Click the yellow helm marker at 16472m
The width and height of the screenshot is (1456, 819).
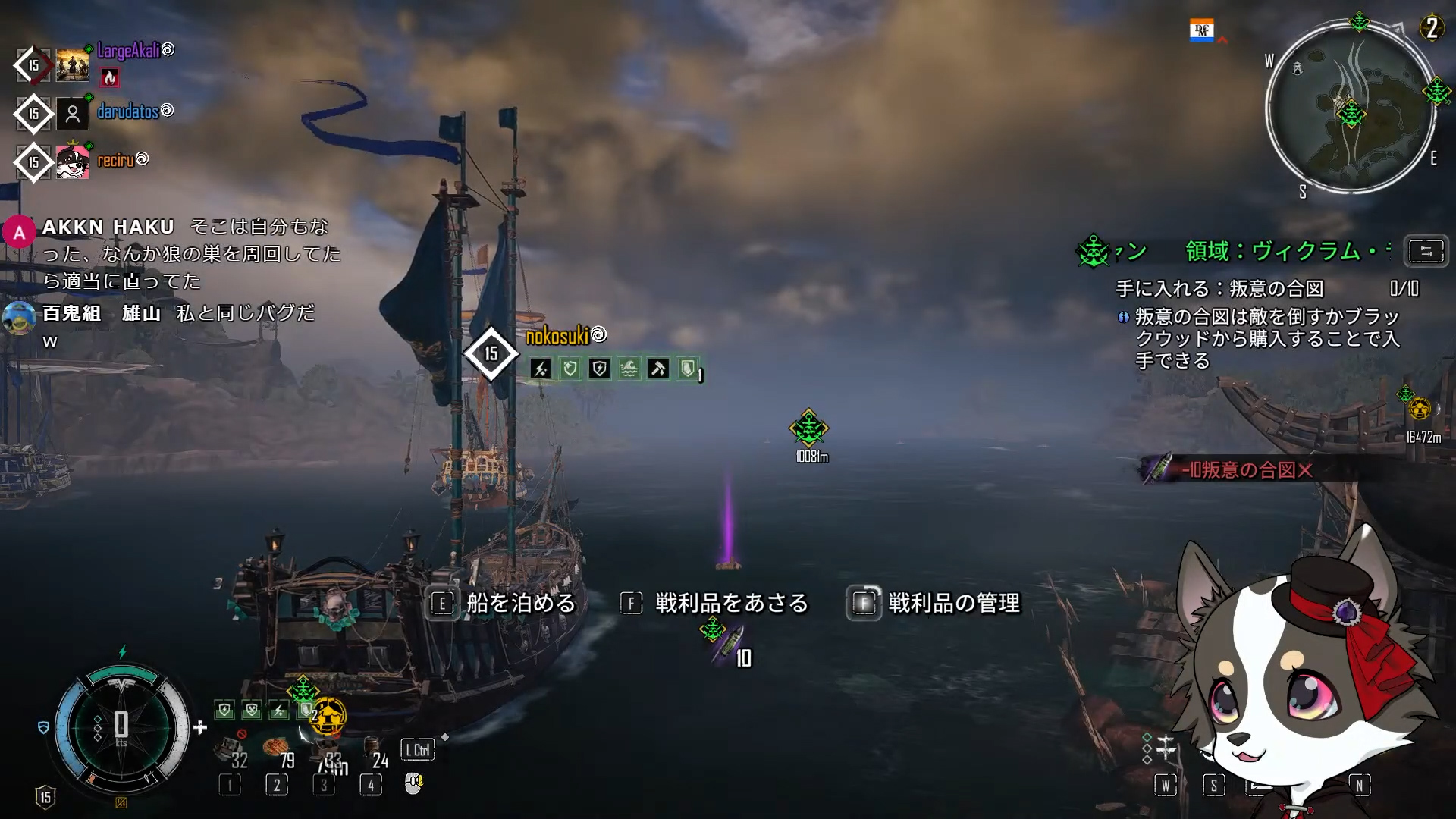pyautogui.click(x=1419, y=409)
